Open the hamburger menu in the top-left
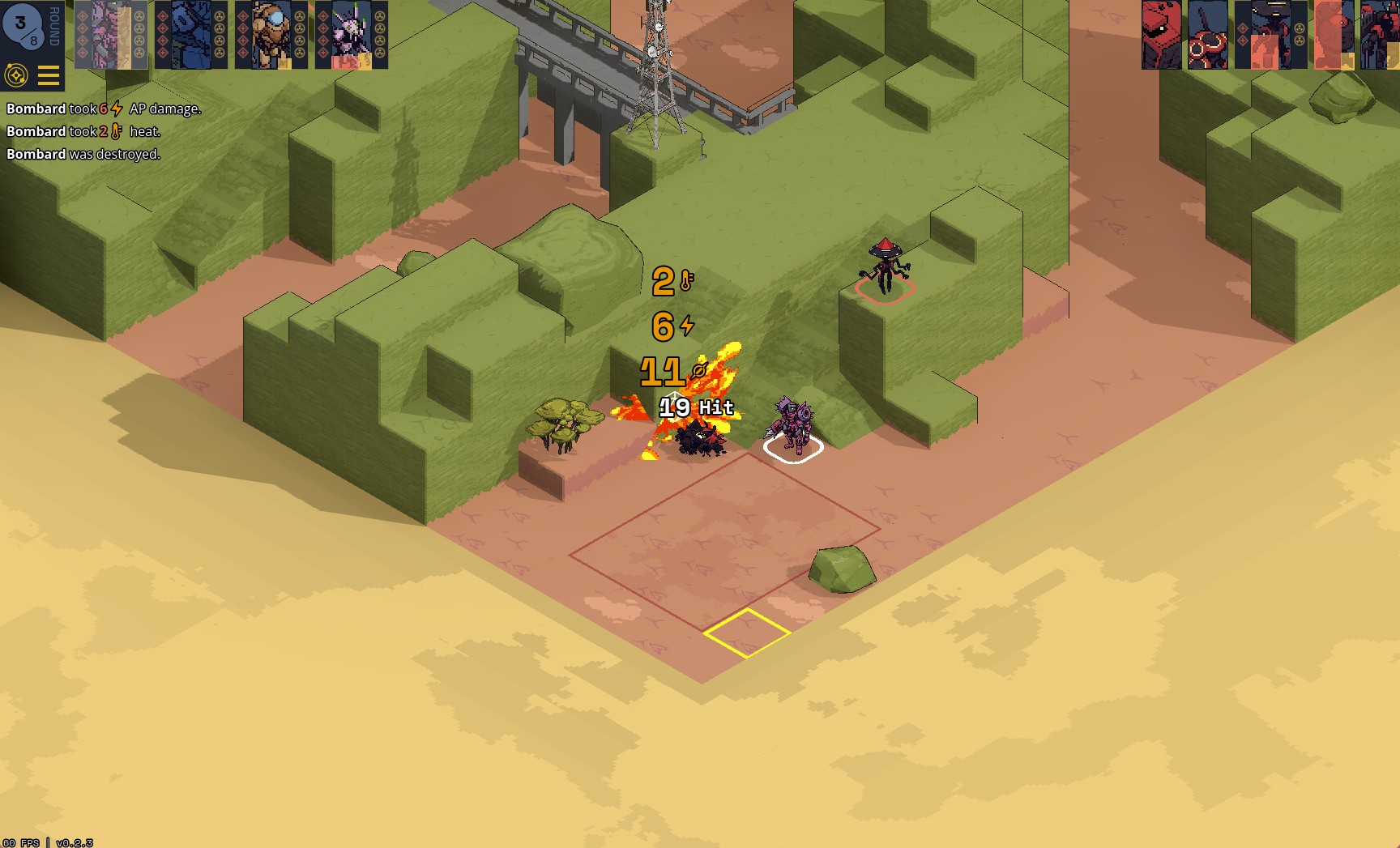Screen dimensions: 1400x848 49,75
